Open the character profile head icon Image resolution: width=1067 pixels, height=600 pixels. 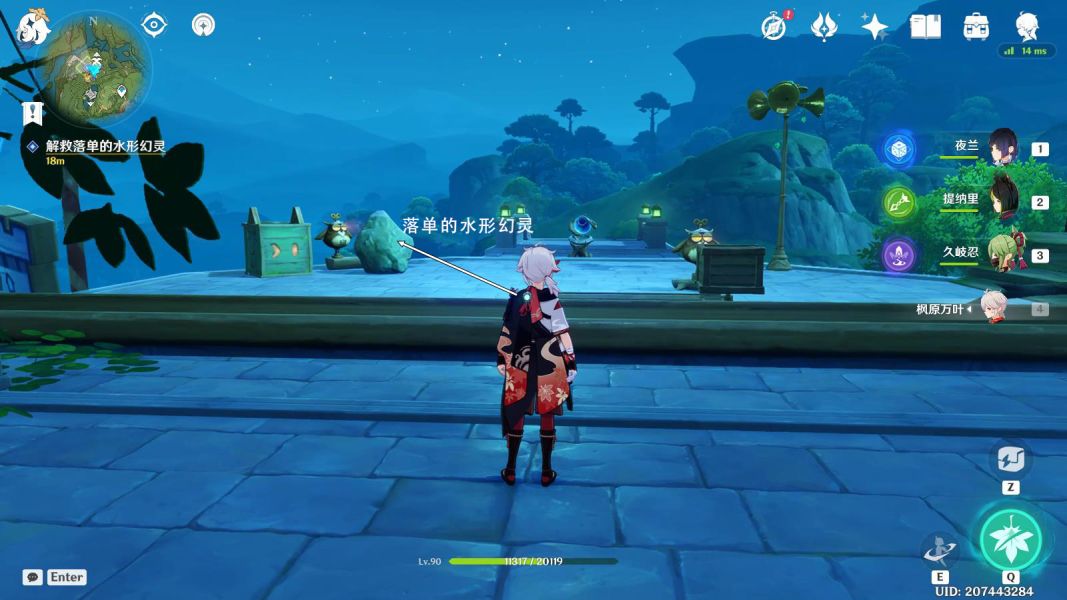pyautogui.click(x=1027, y=26)
